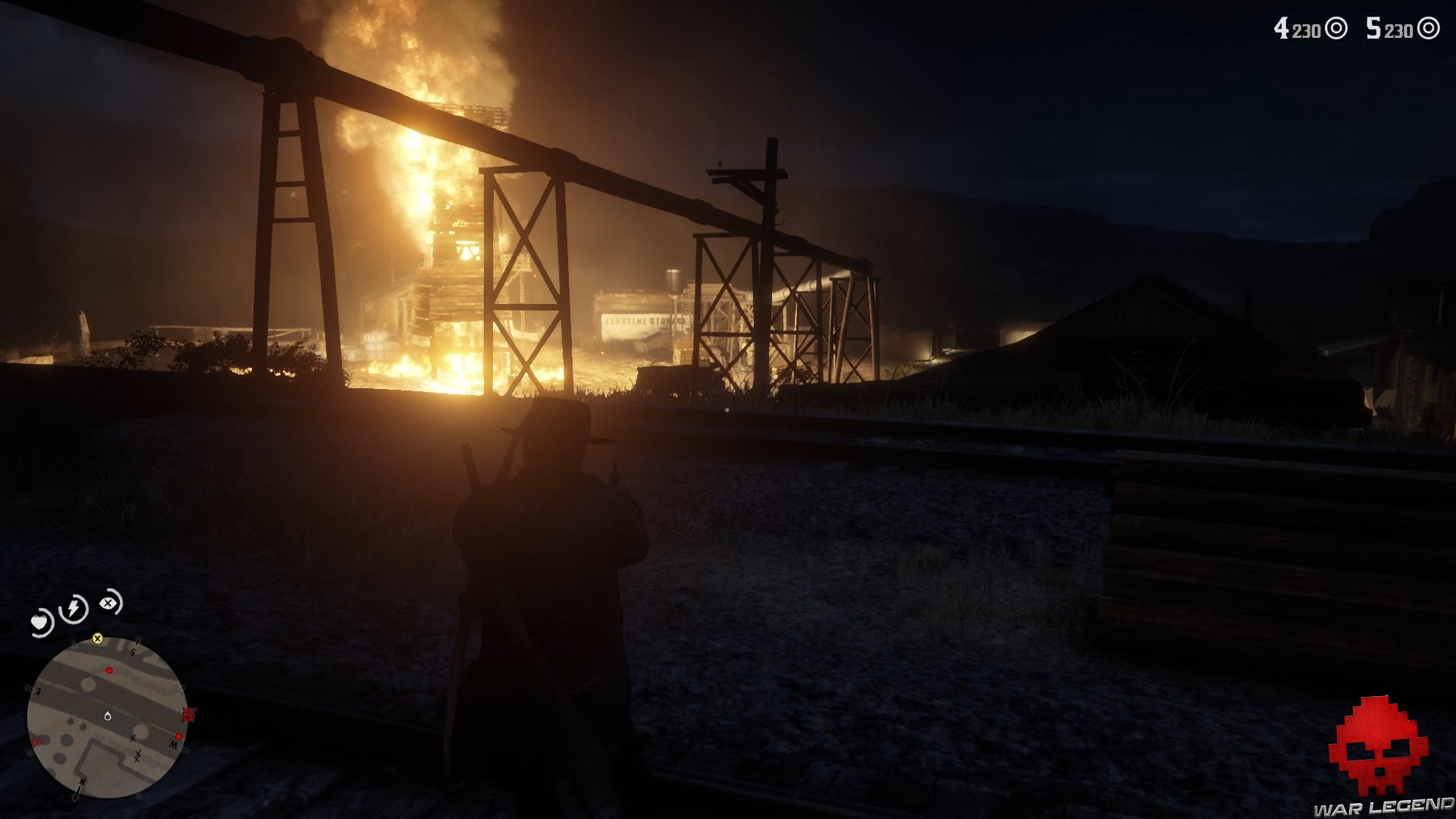The height and width of the screenshot is (819, 1456).
Task: Click the yellow X mission blip above minimap
Action: pos(98,639)
